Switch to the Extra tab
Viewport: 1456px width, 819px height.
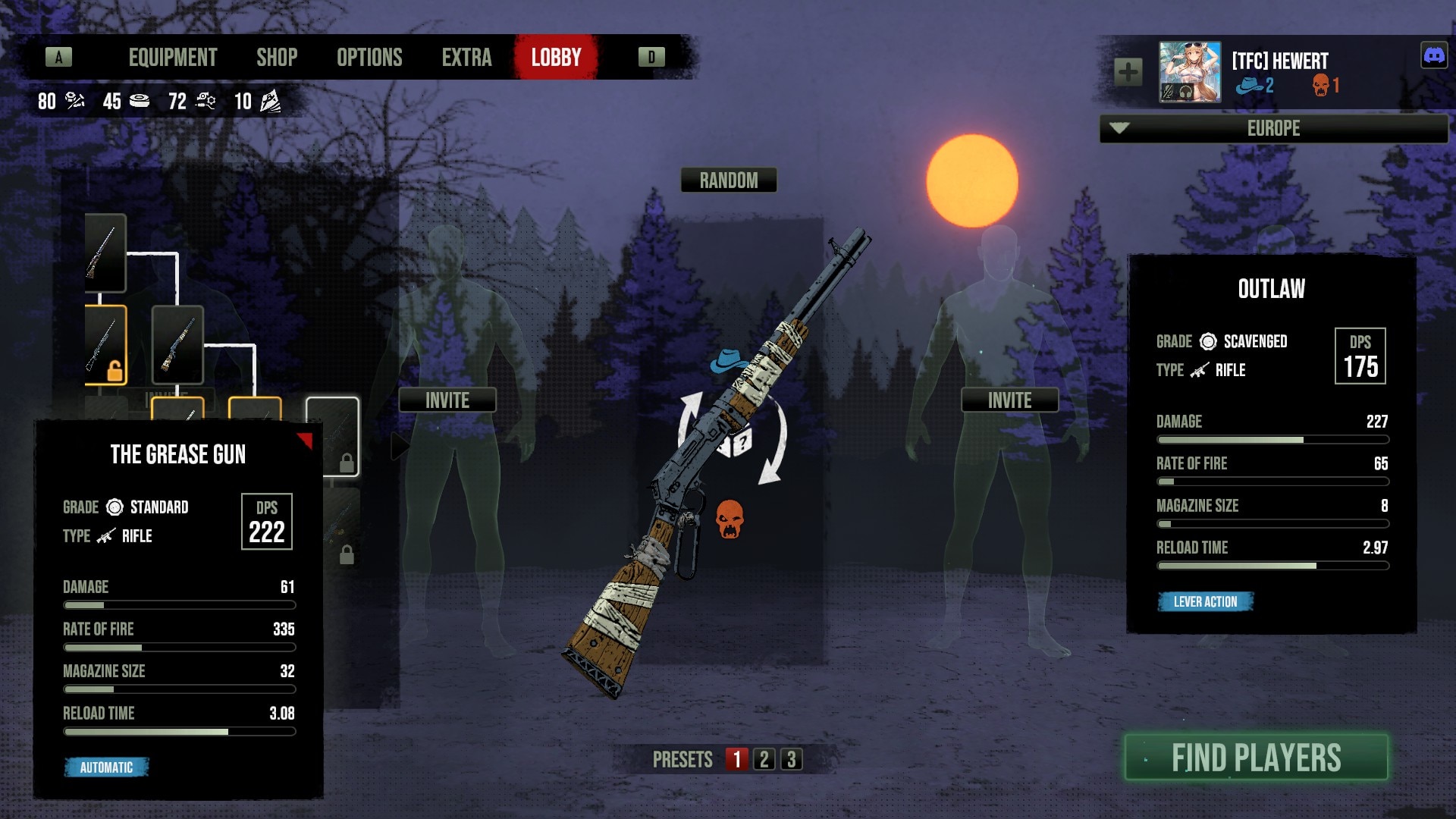pyautogui.click(x=466, y=58)
